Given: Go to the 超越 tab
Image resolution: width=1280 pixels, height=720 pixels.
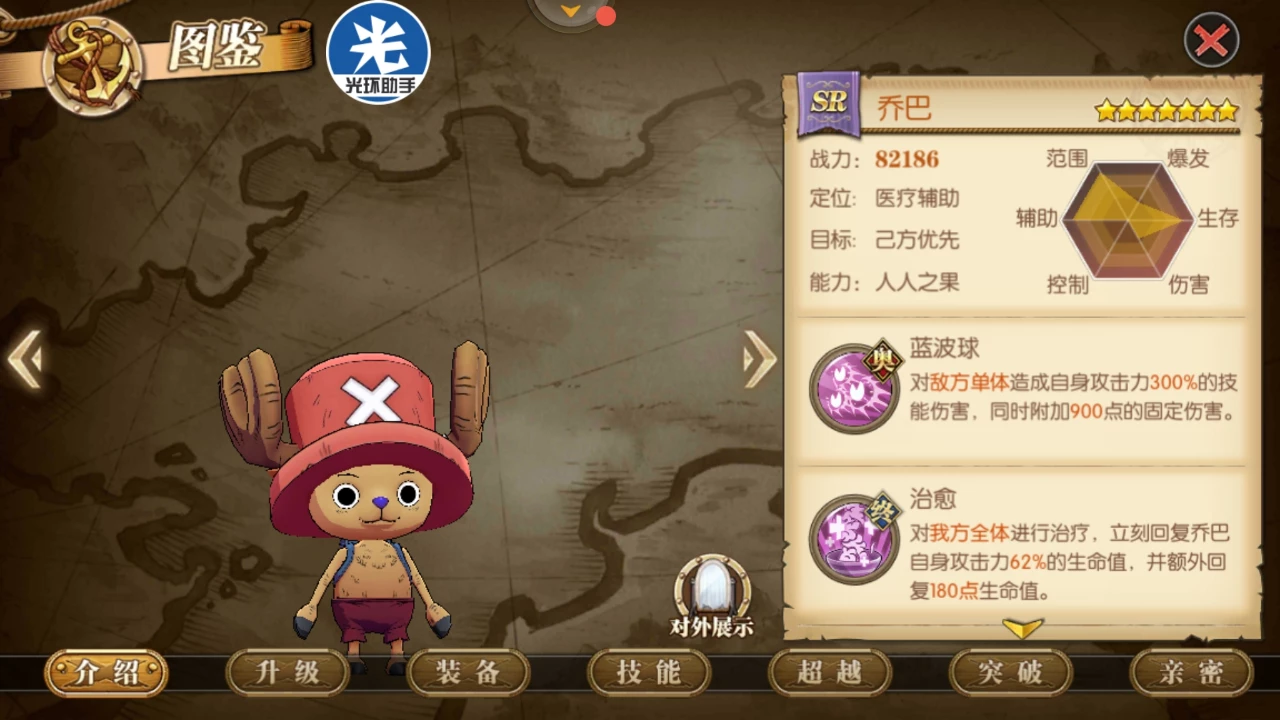Looking at the screenshot, I should click(x=829, y=673).
